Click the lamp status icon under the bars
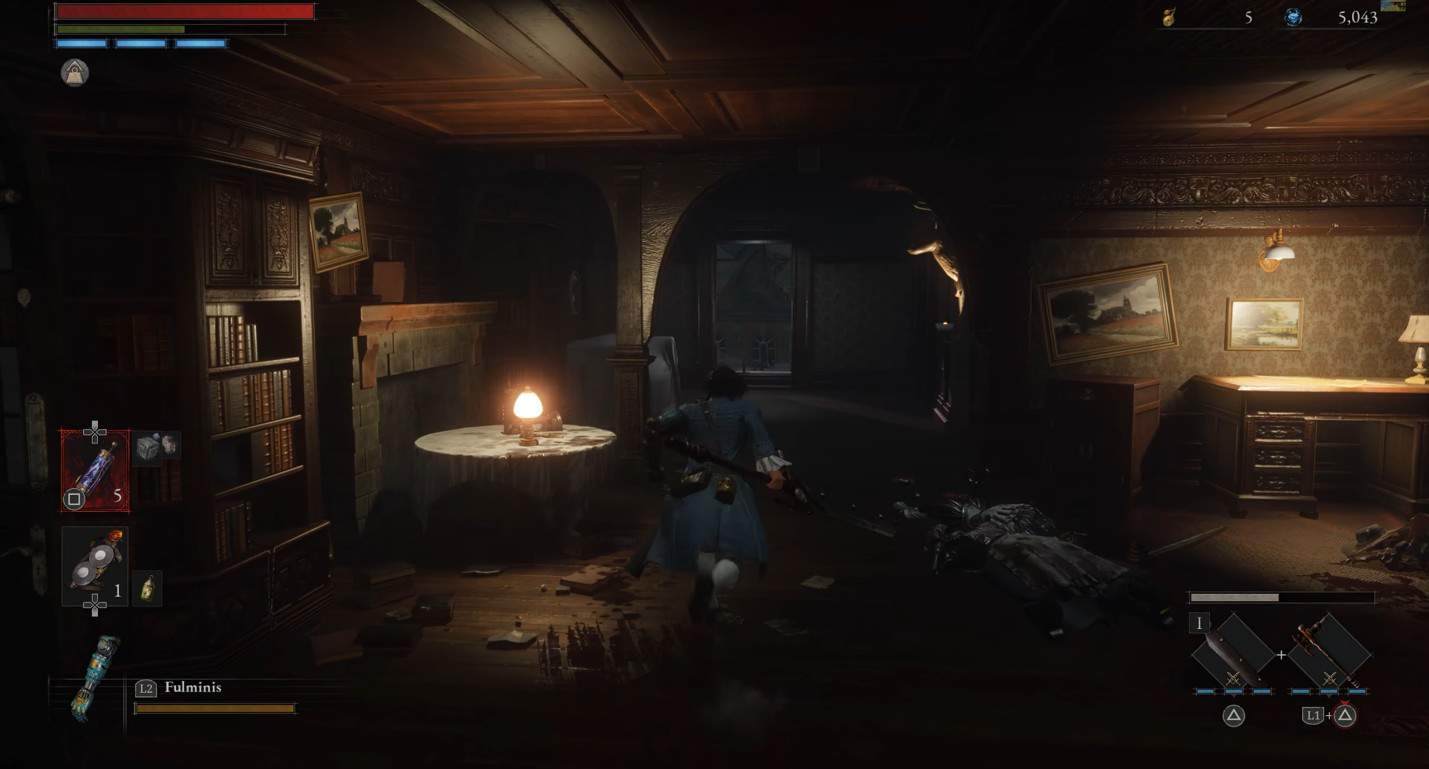Screen dimensions: 1429x769 click(75, 72)
